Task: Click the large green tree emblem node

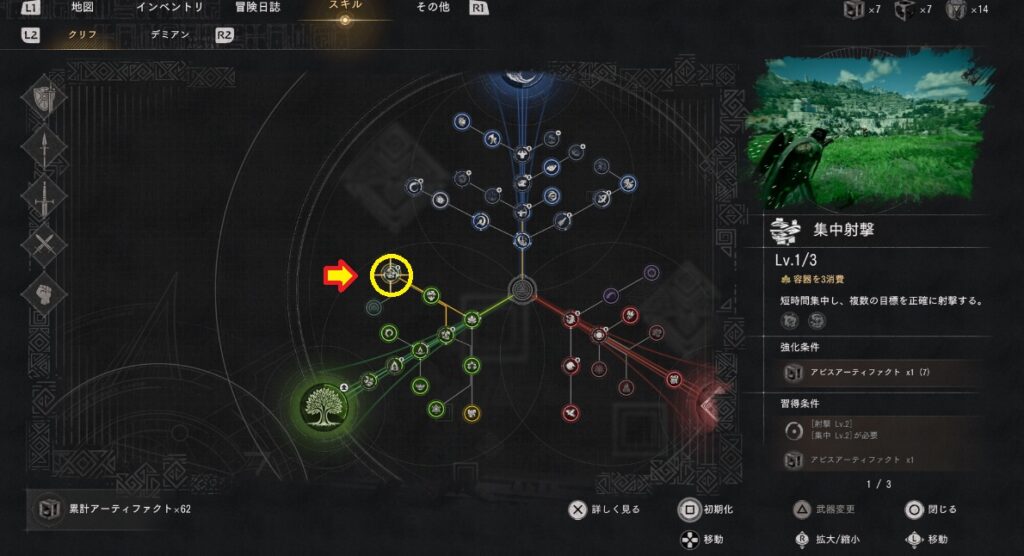Action: [x=324, y=403]
